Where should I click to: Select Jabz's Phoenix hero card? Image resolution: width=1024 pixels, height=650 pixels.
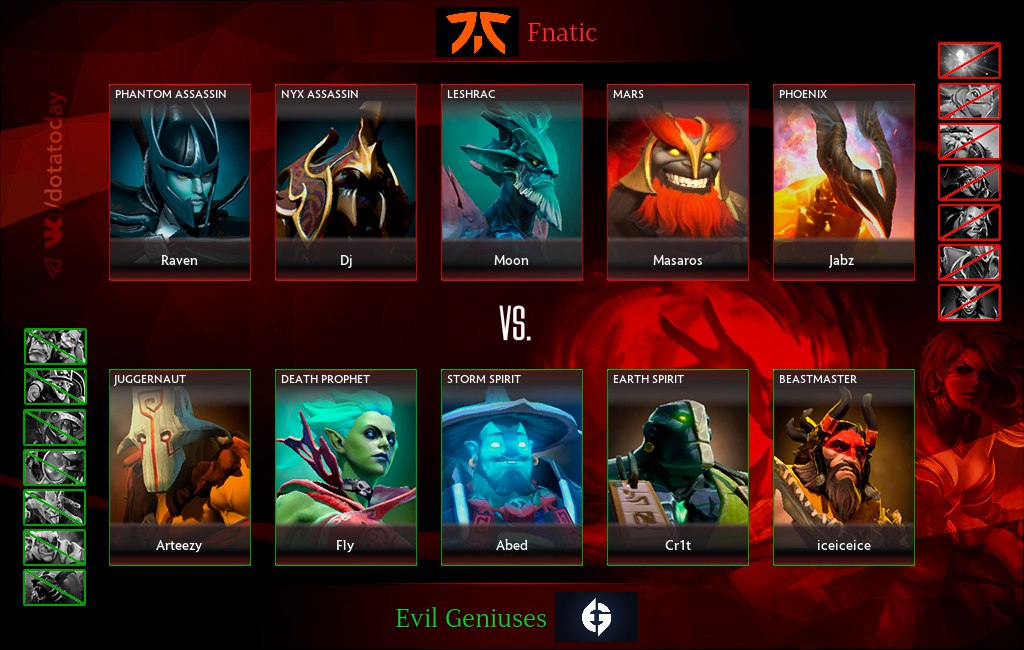pyautogui.click(x=844, y=182)
